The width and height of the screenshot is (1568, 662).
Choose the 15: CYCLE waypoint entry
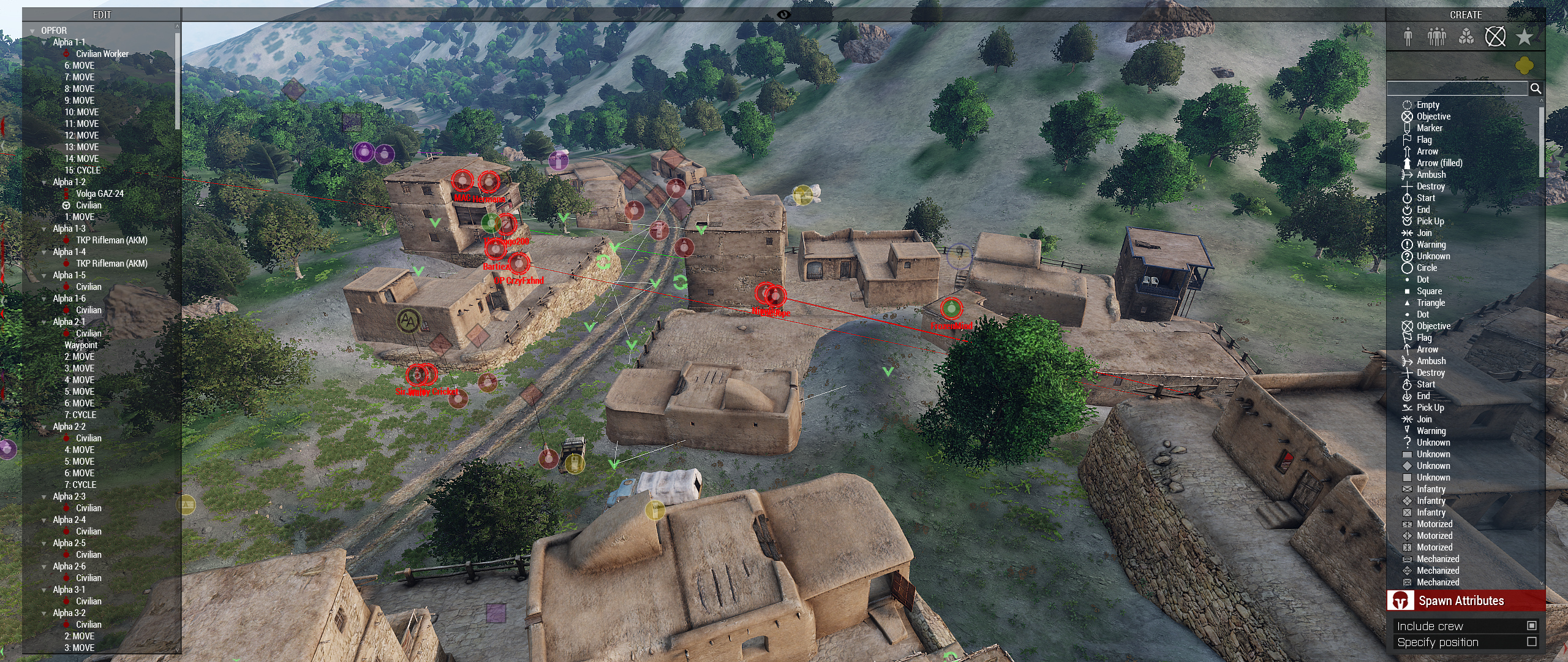[x=82, y=170]
